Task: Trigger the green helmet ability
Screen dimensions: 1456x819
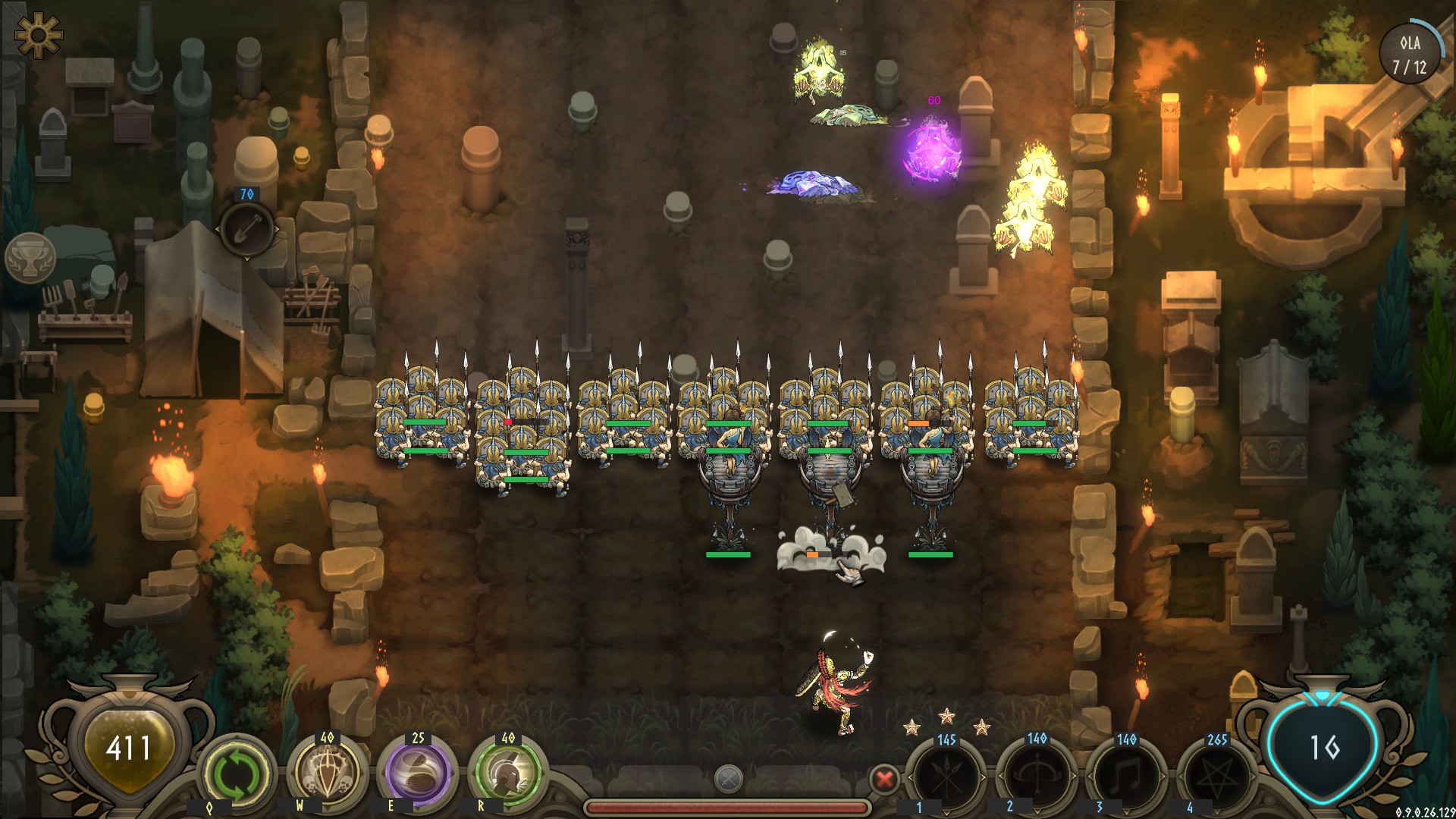Action: pyautogui.click(x=508, y=773)
